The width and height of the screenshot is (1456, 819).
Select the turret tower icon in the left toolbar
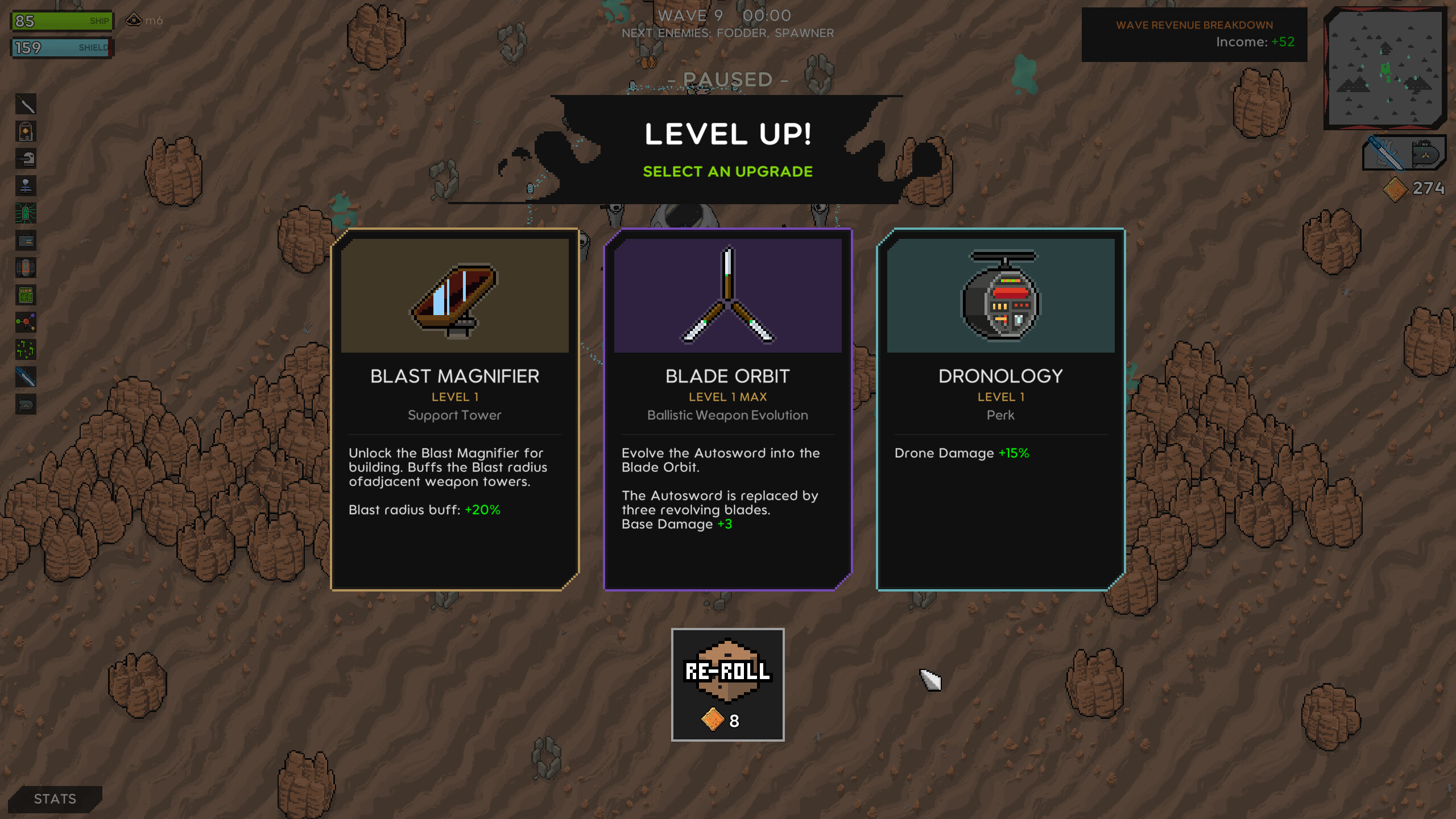(x=26, y=159)
